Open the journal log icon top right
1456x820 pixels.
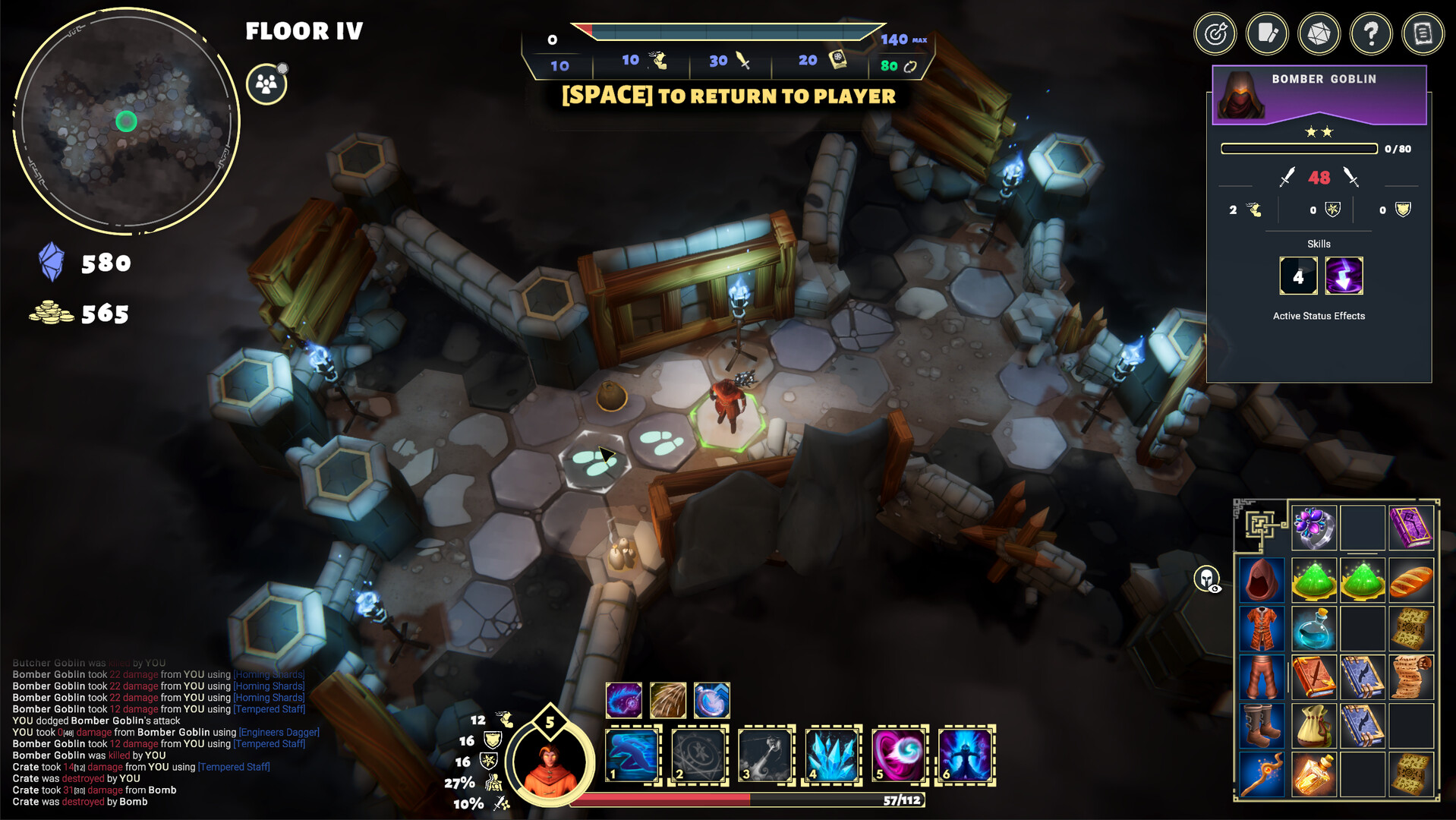(1423, 33)
